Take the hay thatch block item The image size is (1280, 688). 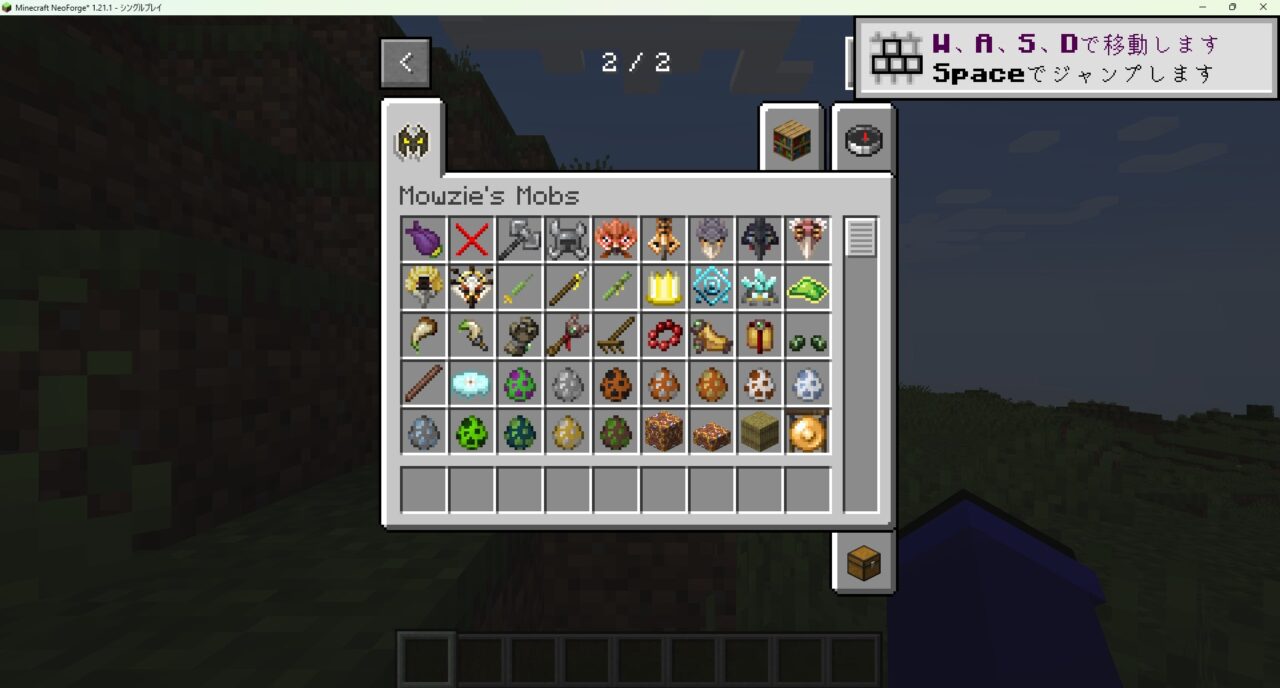point(759,432)
